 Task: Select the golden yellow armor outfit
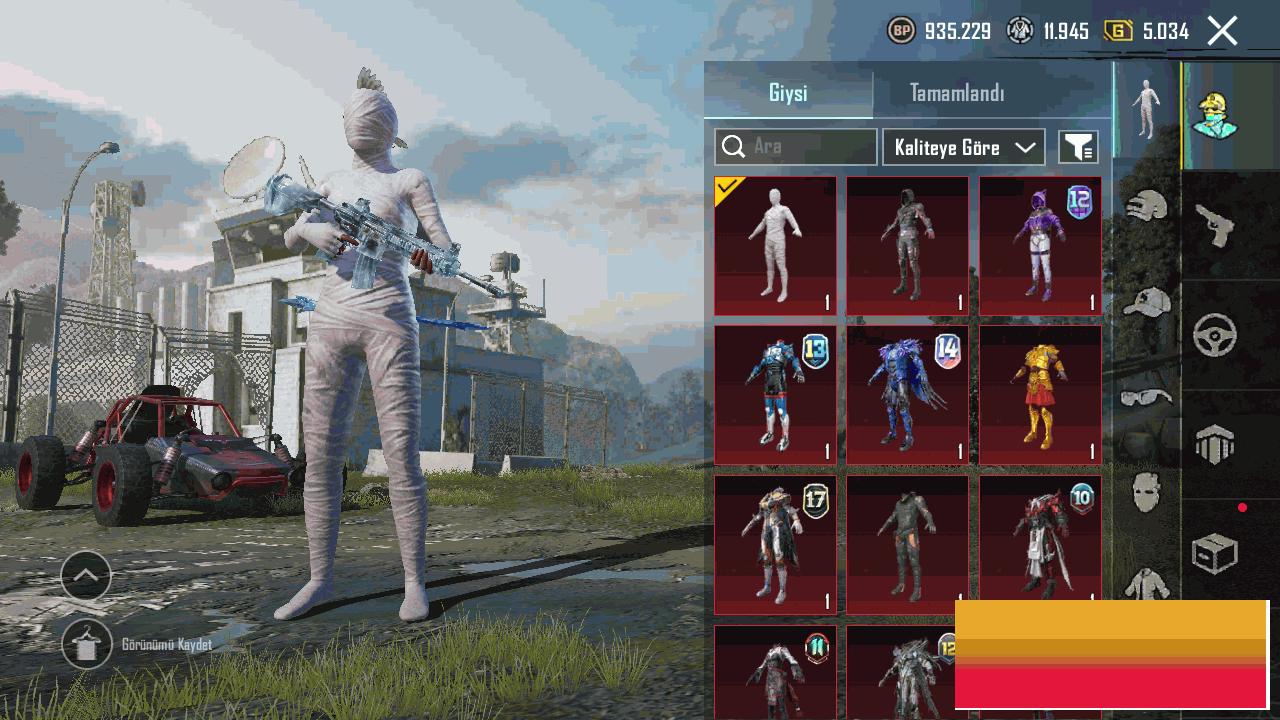pos(1040,394)
